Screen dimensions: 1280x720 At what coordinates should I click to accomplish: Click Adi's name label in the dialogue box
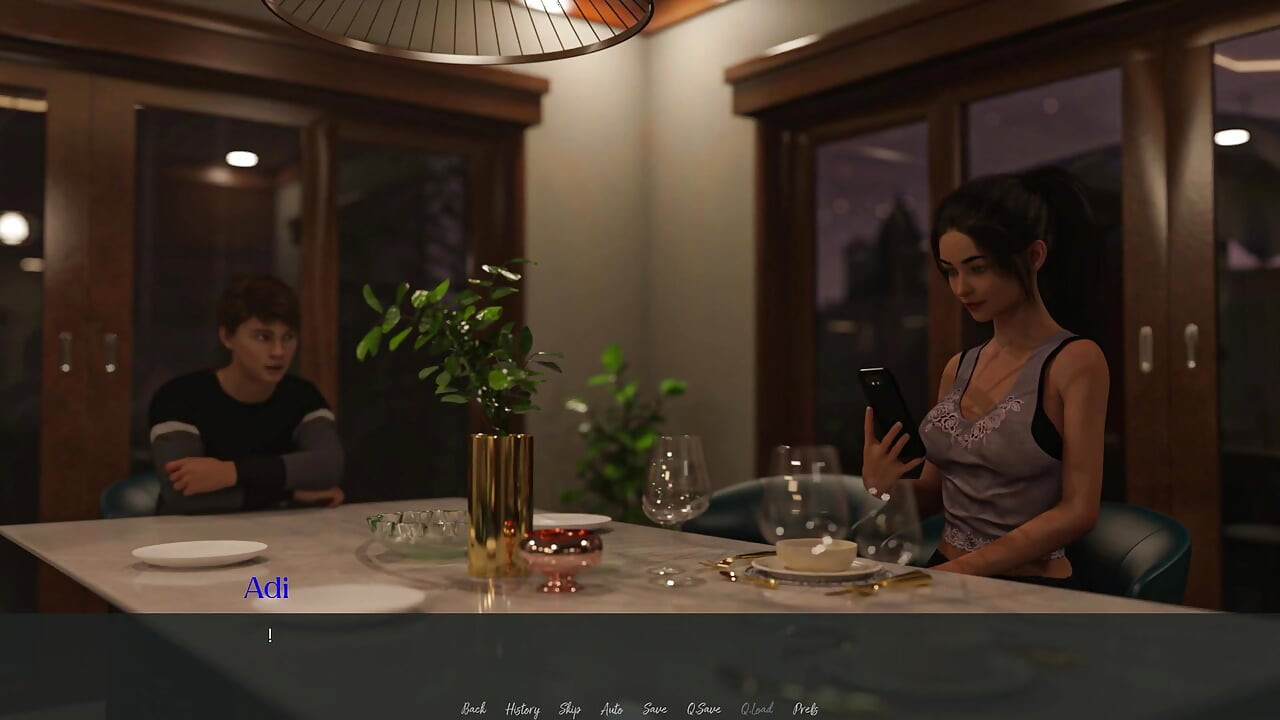tap(266, 590)
